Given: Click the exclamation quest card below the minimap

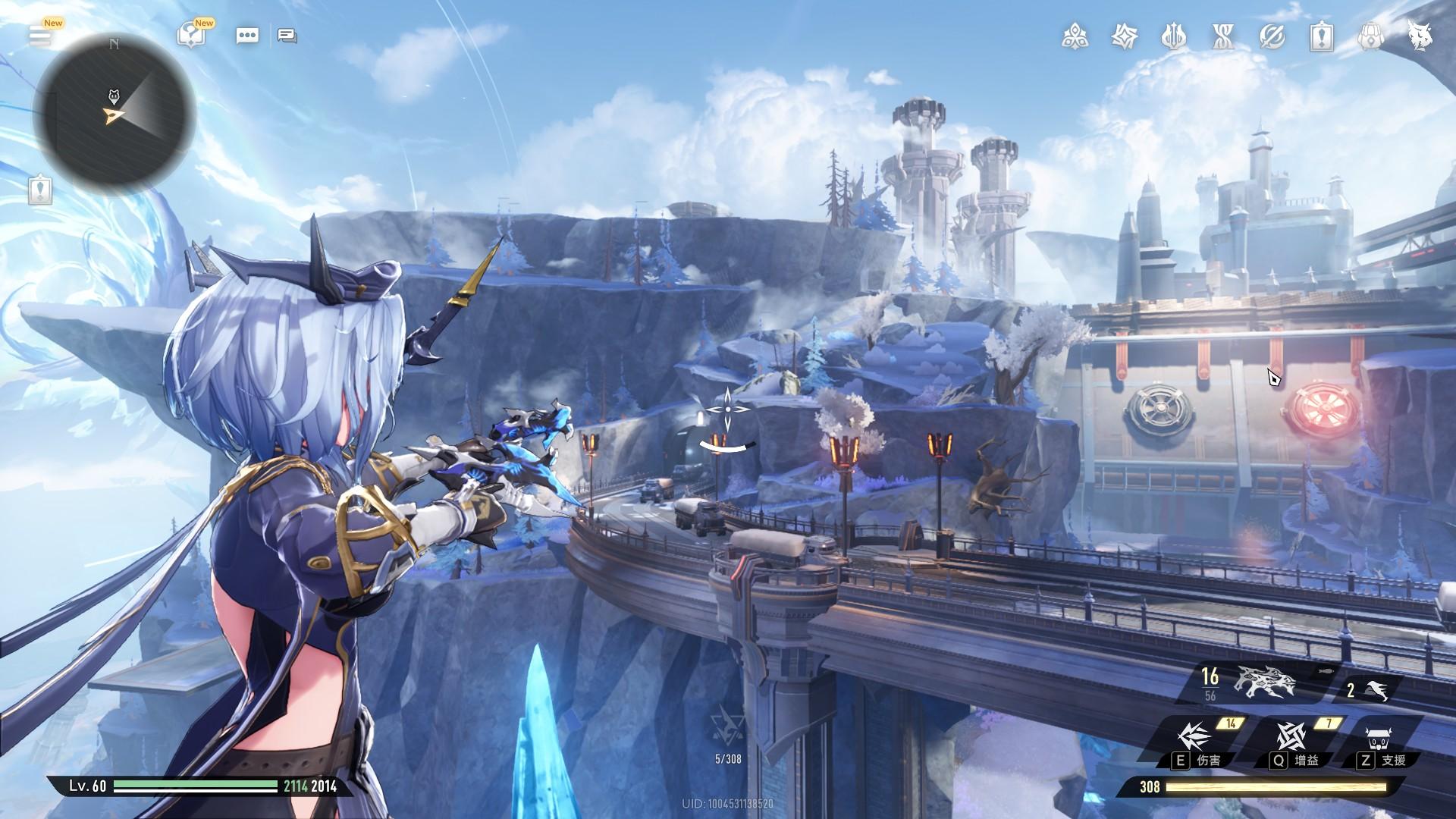Looking at the screenshot, I should pyautogui.click(x=40, y=190).
